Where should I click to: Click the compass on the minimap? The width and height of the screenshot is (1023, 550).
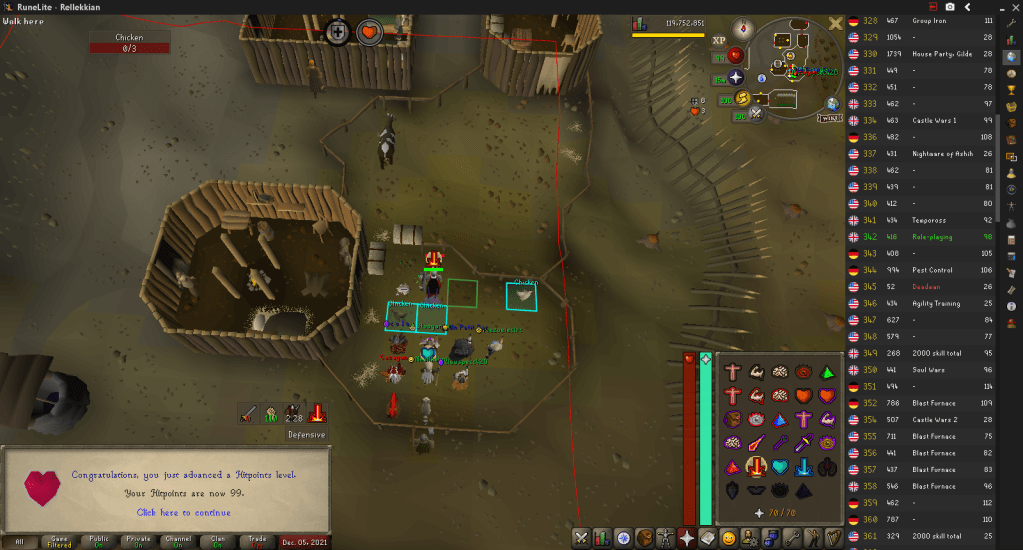click(x=742, y=29)
